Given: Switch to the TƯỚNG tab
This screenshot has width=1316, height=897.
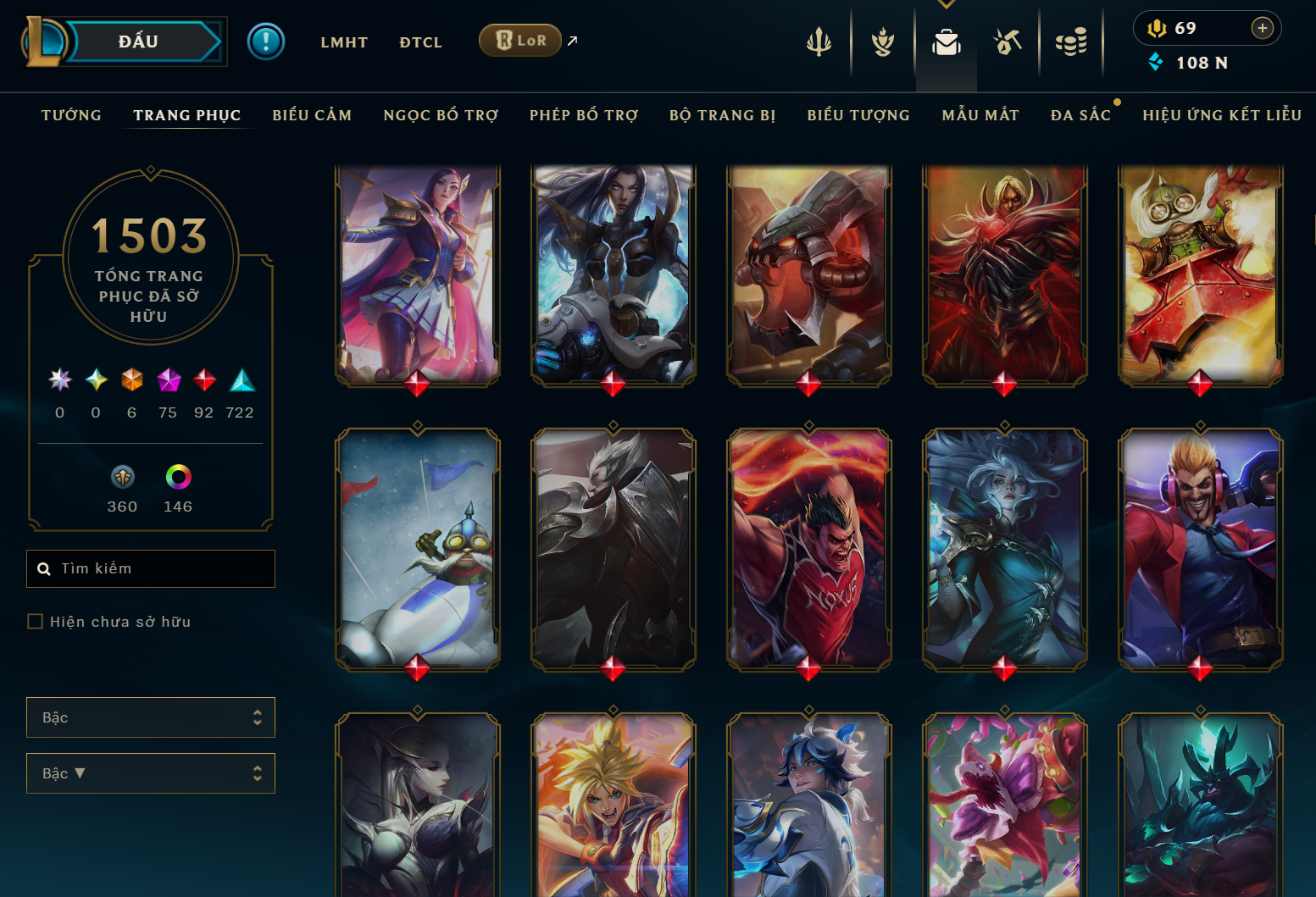Looking at the screenshot, I should [x=71, y=115].
